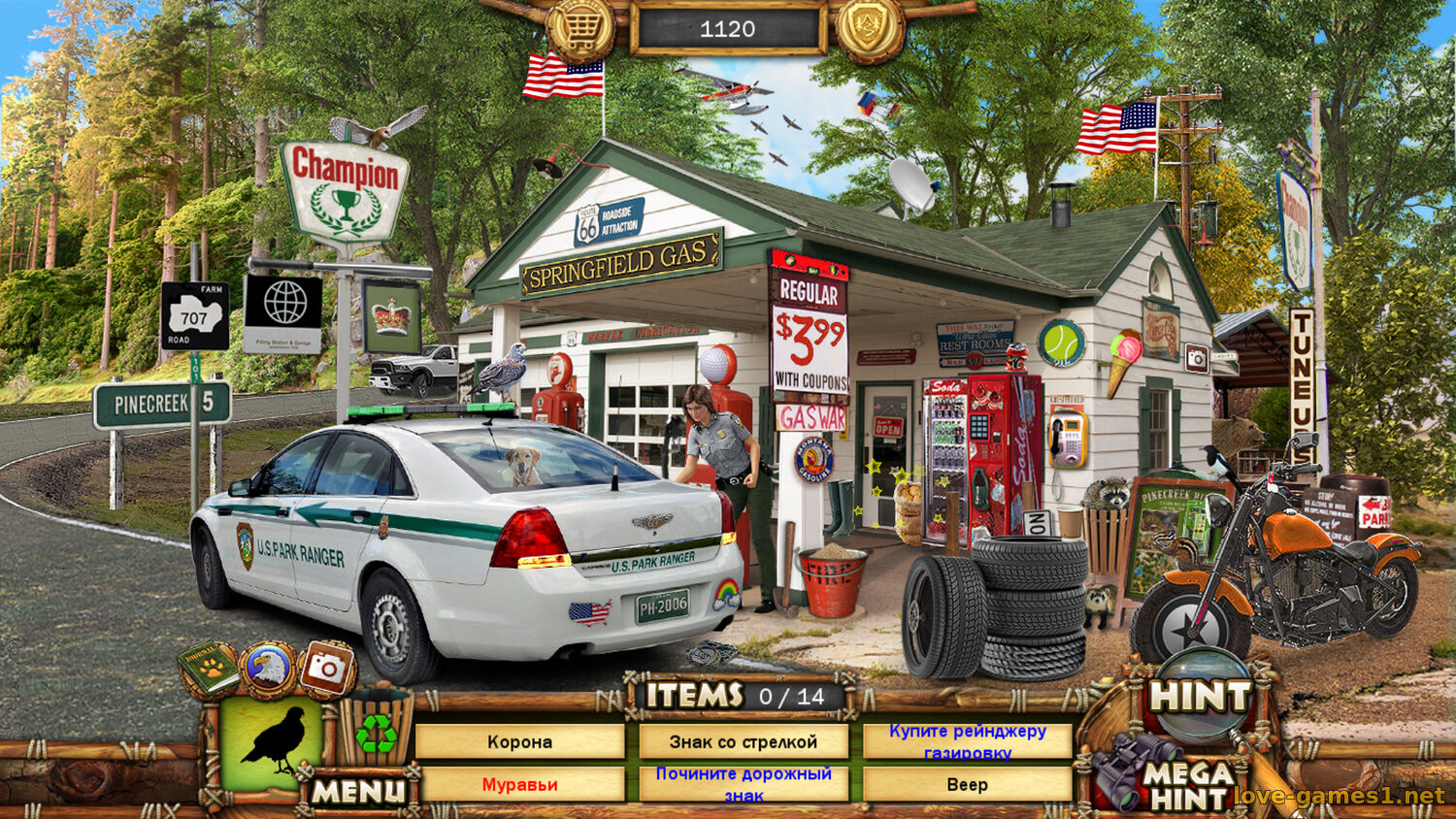Select 'Купите рейнджеру газировку' task entry
1456x819 pixels.
tap(968, 741)
